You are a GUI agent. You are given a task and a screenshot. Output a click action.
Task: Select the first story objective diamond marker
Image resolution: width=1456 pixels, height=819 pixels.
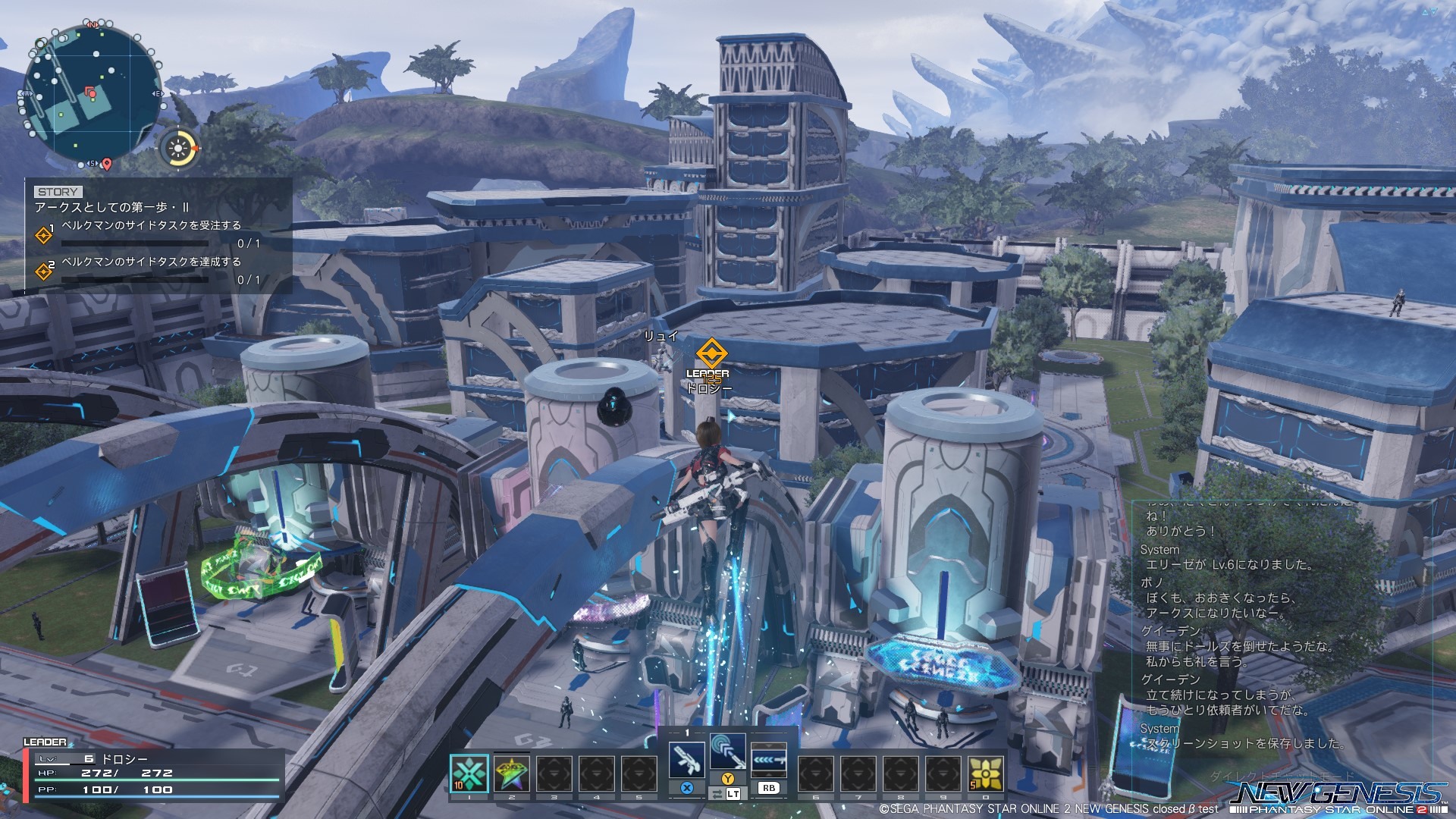point(44,235)
